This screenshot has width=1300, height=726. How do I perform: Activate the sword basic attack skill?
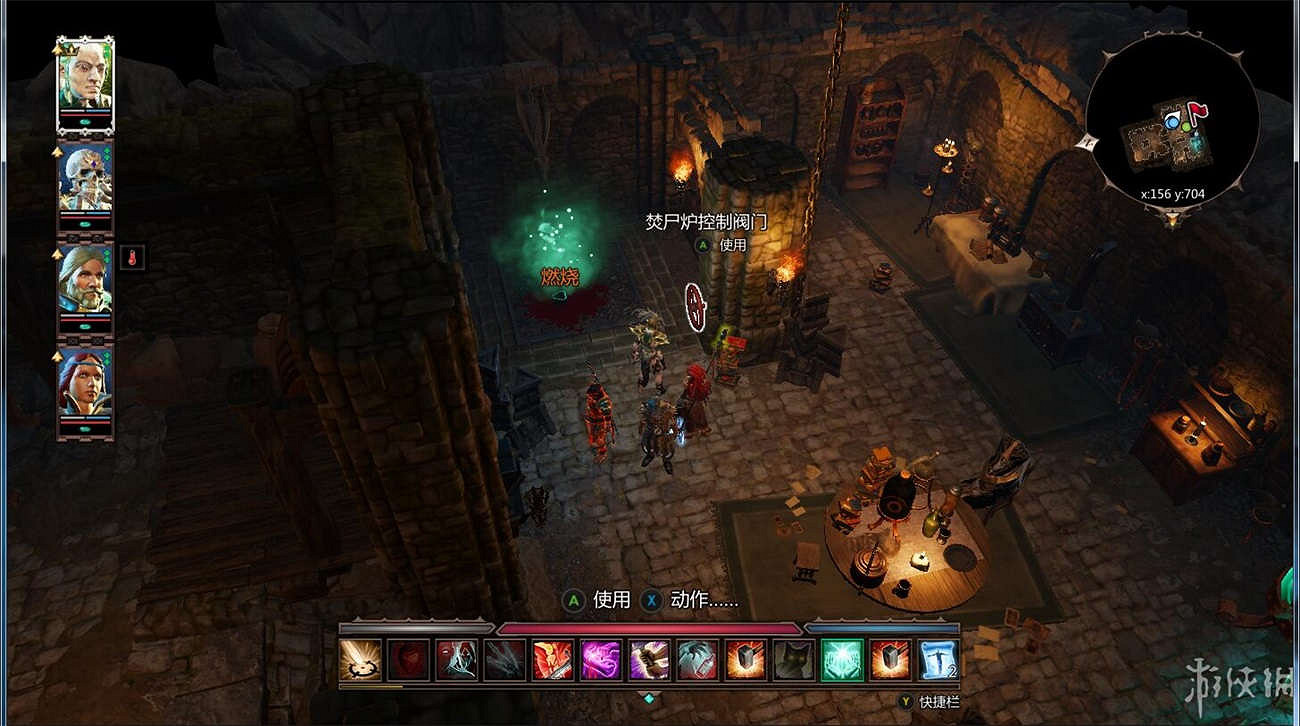[360, 660]
